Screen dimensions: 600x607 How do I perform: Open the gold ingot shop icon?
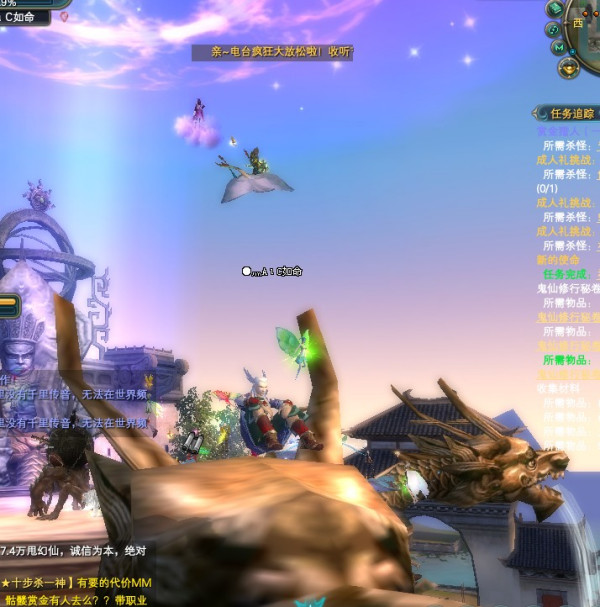[569, 68]
